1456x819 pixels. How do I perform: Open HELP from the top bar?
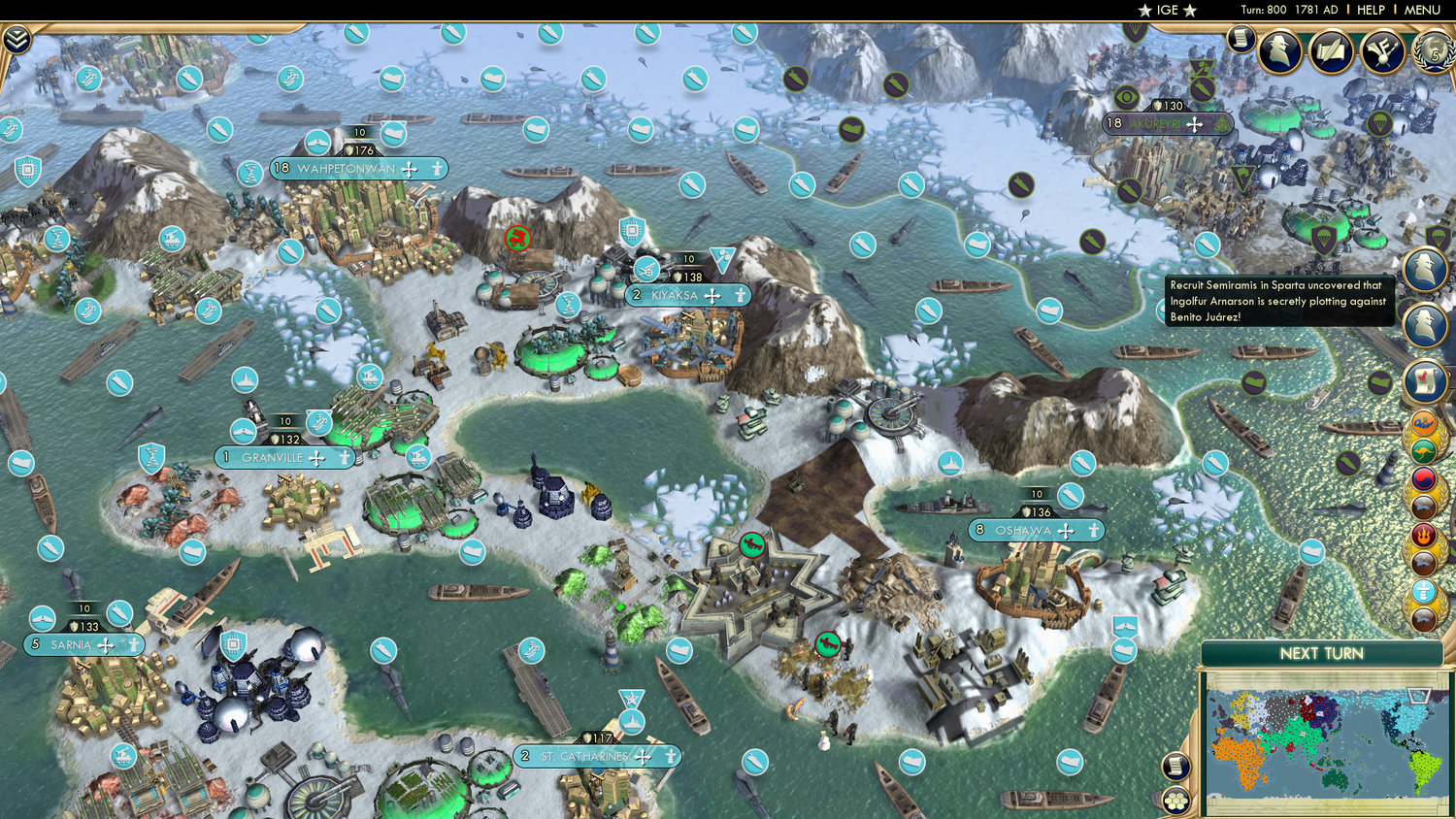(x=1372, y=10)
